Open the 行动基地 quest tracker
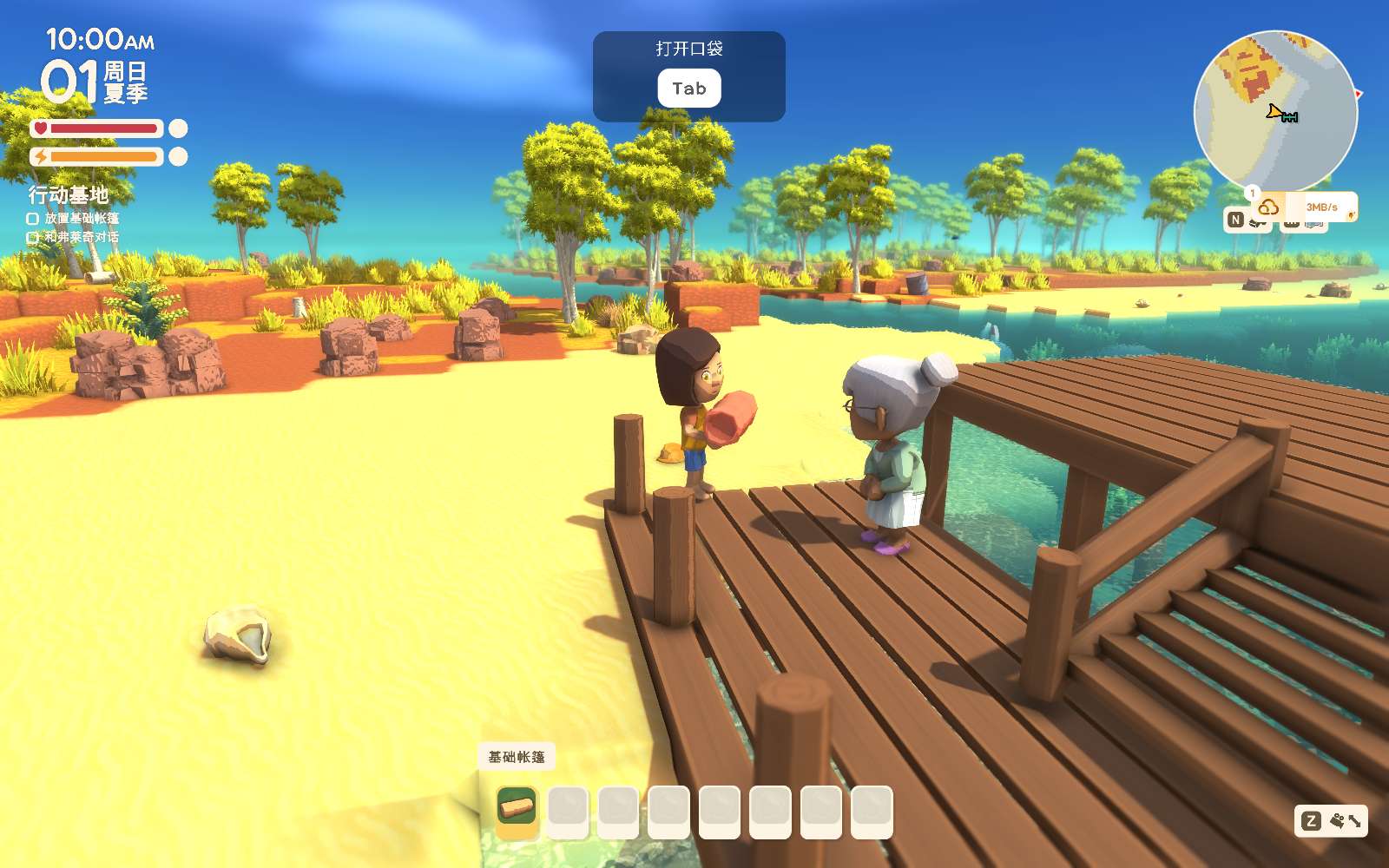 pos(69,194)
